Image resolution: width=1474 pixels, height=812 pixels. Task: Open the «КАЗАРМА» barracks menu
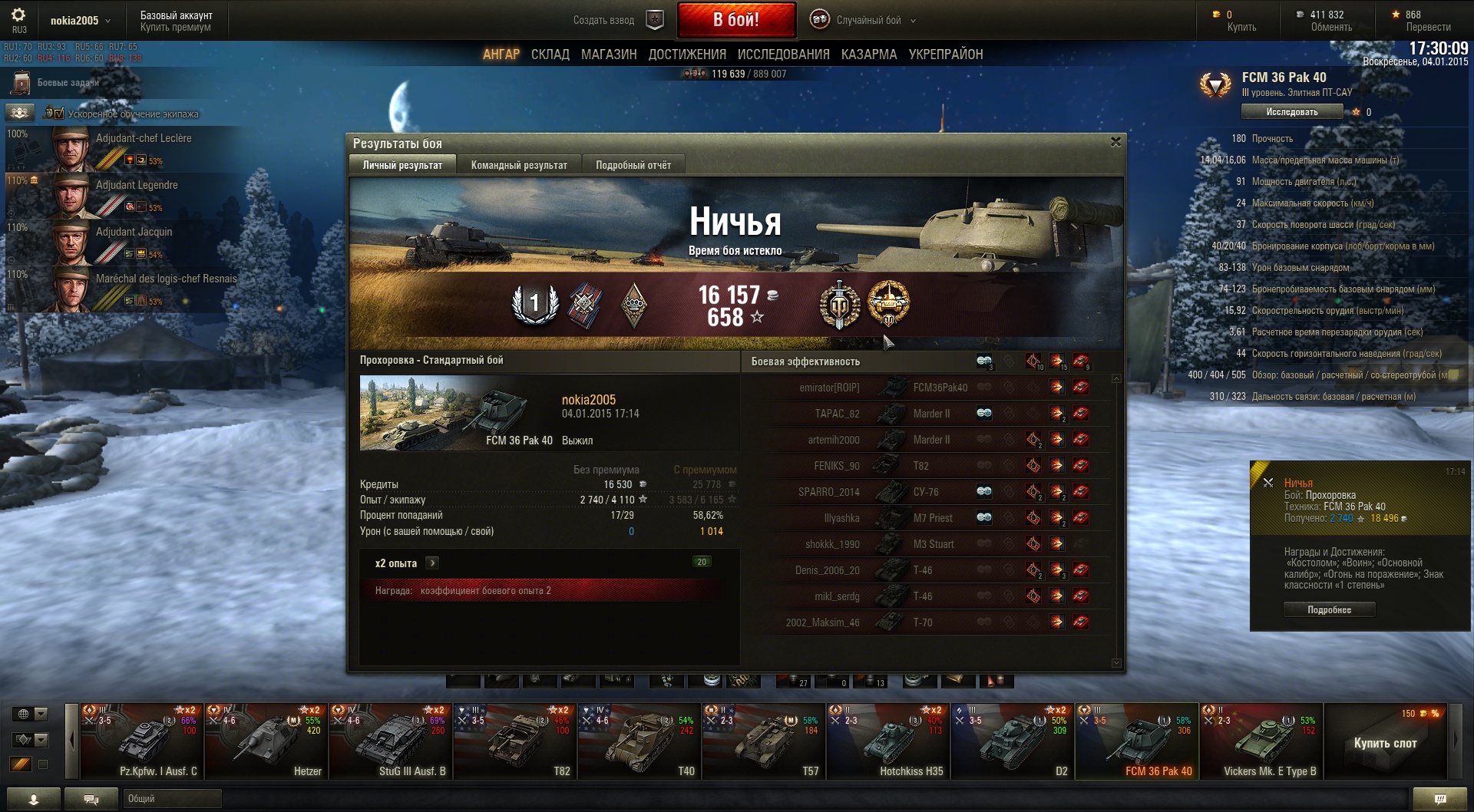click(868, 54)
